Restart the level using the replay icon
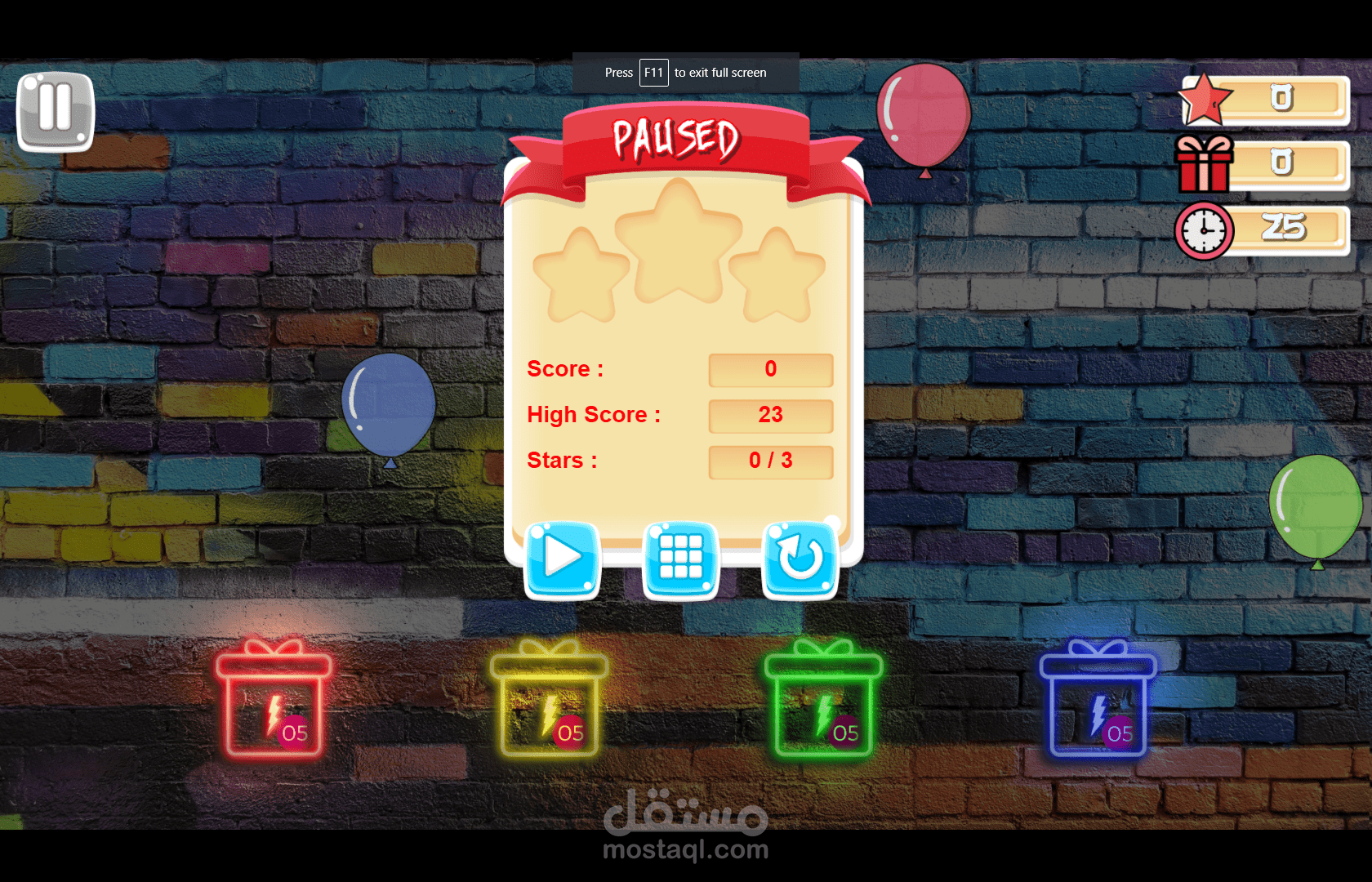1372x882 pixels. (799, 559)
